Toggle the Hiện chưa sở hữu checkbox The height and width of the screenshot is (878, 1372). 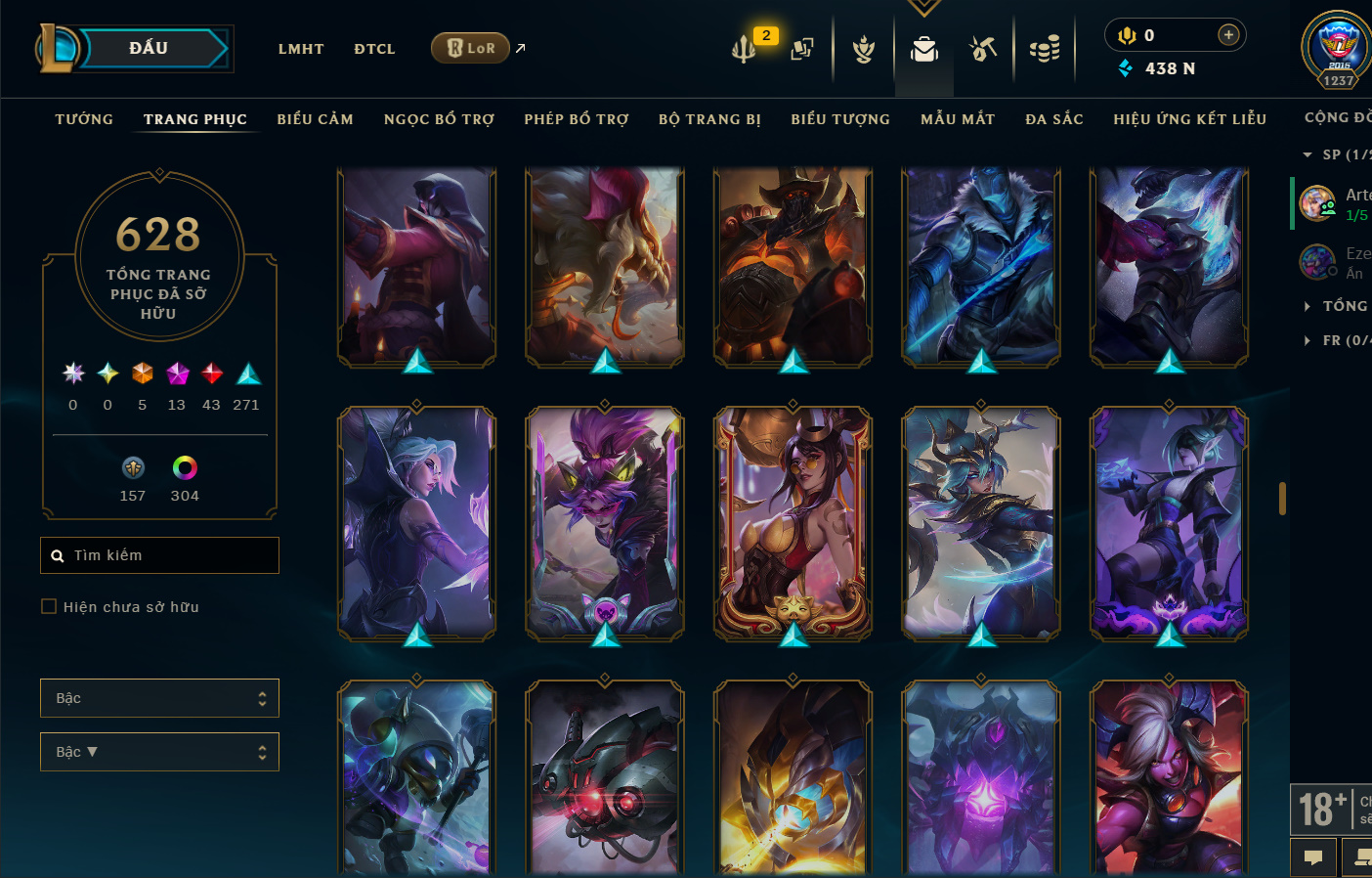click(49, 606)
